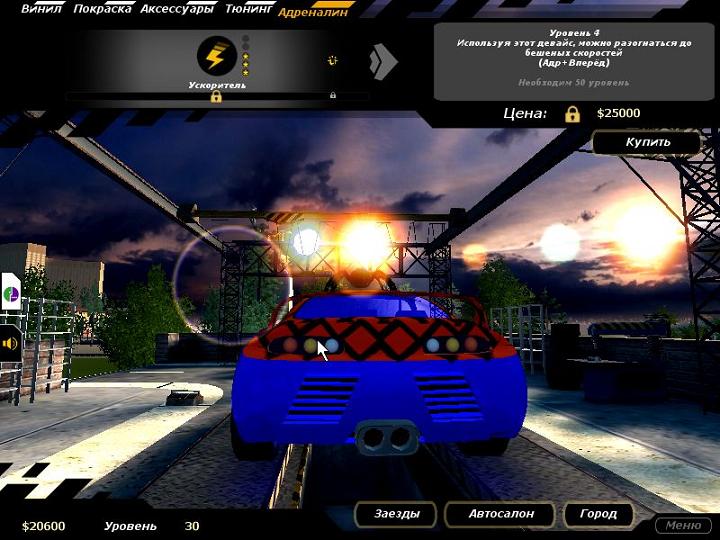Screen dimensions: 720x540
Task: Click the next item chevron arrow
Action: tap(382, 62)
